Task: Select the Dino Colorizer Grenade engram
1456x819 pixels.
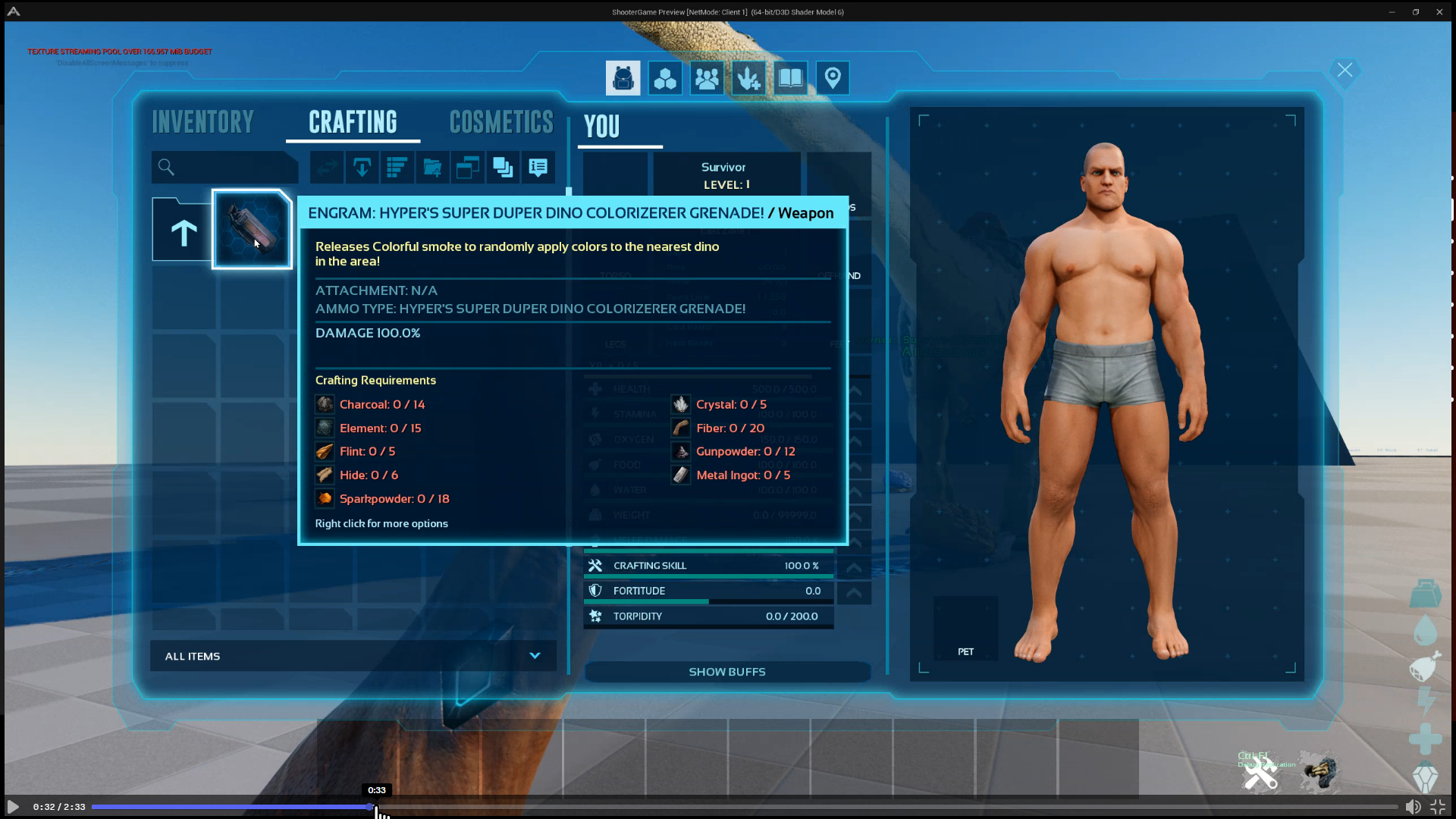Action: pyautogui.click(x=252, y=229)
